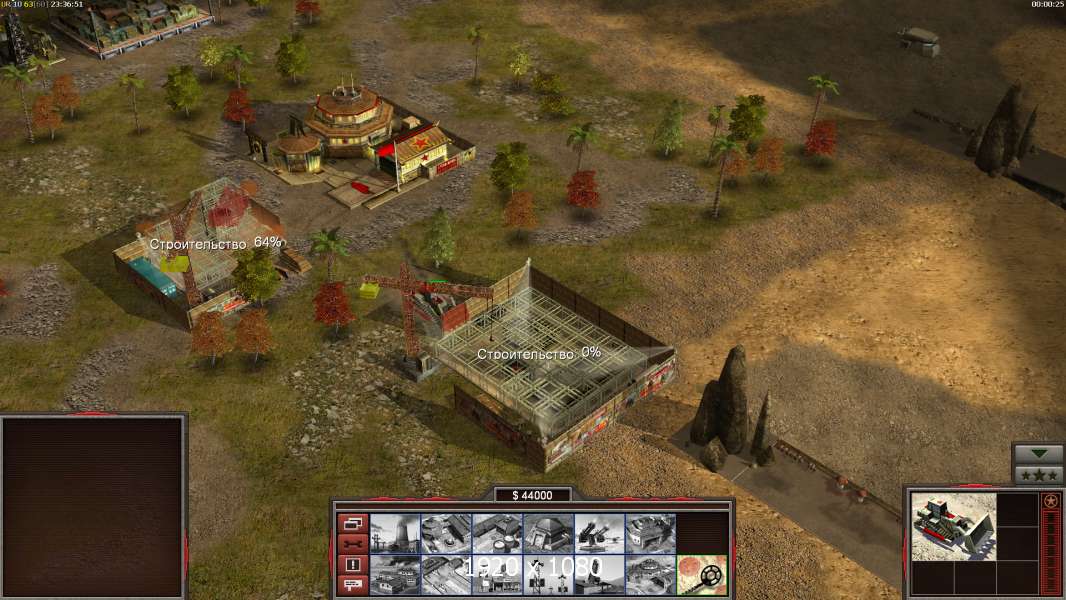Click the green down-arrow button

point(1038,454)
